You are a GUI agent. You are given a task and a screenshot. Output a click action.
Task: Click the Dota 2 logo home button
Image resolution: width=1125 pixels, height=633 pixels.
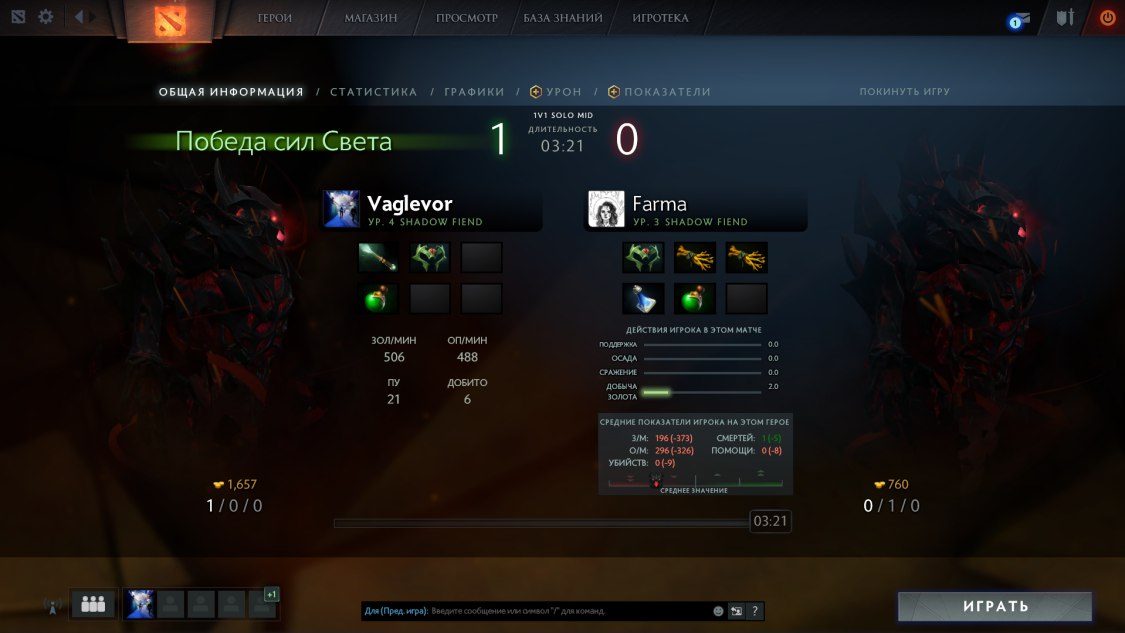pyautogui.click(x=168, y=20)
